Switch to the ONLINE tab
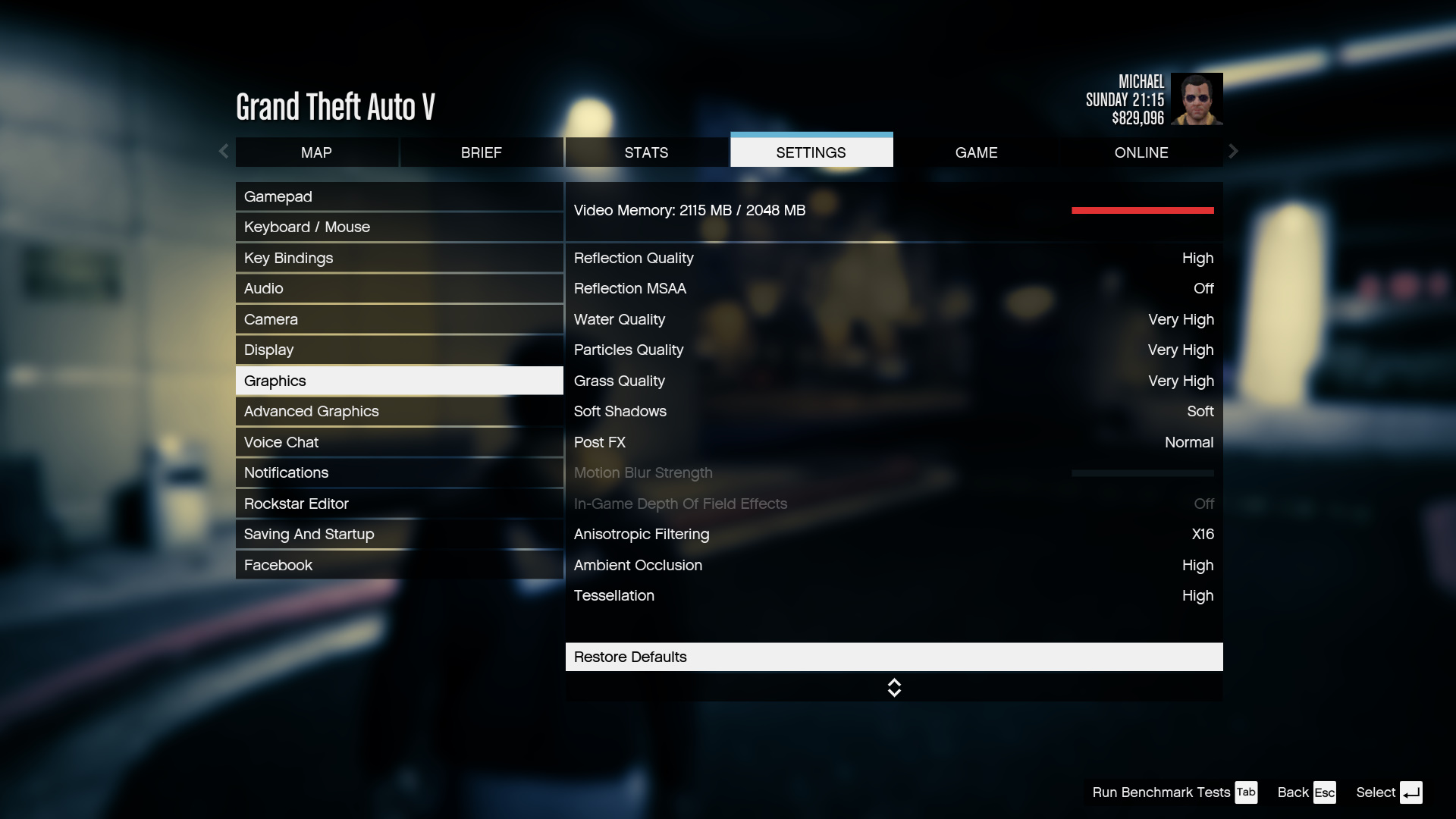 pyautogui.click(x=1141, y=152)
